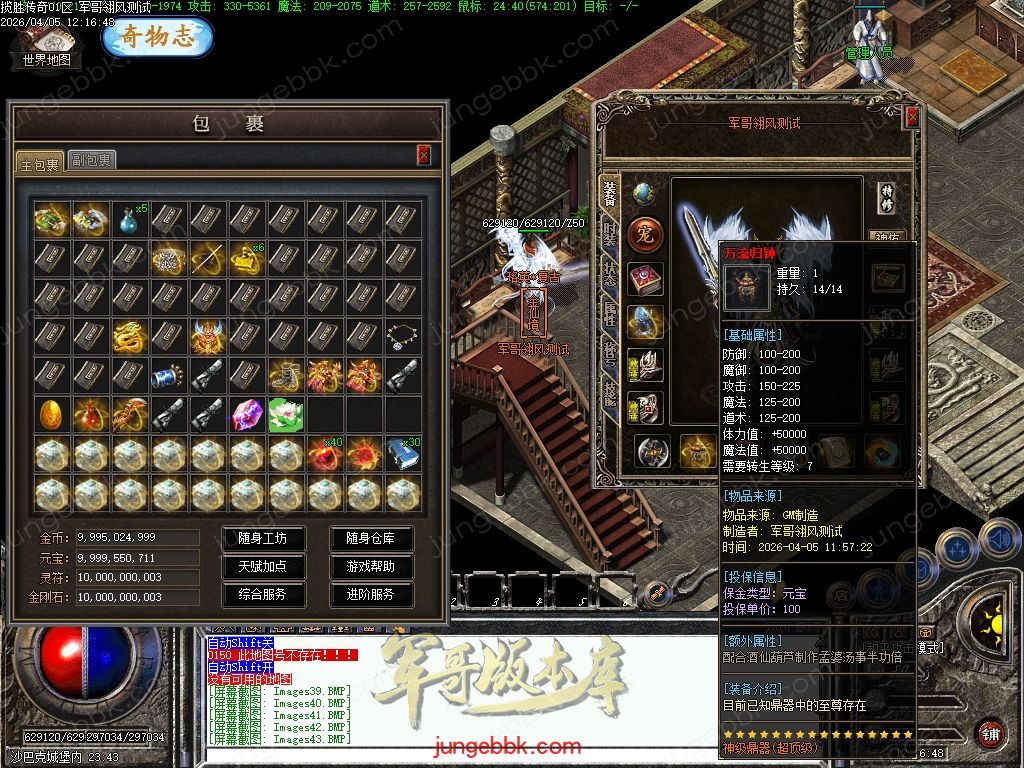Open the 游戏帮助 game help
This screenshot has width=1024, height=768.
click(370, 566)
